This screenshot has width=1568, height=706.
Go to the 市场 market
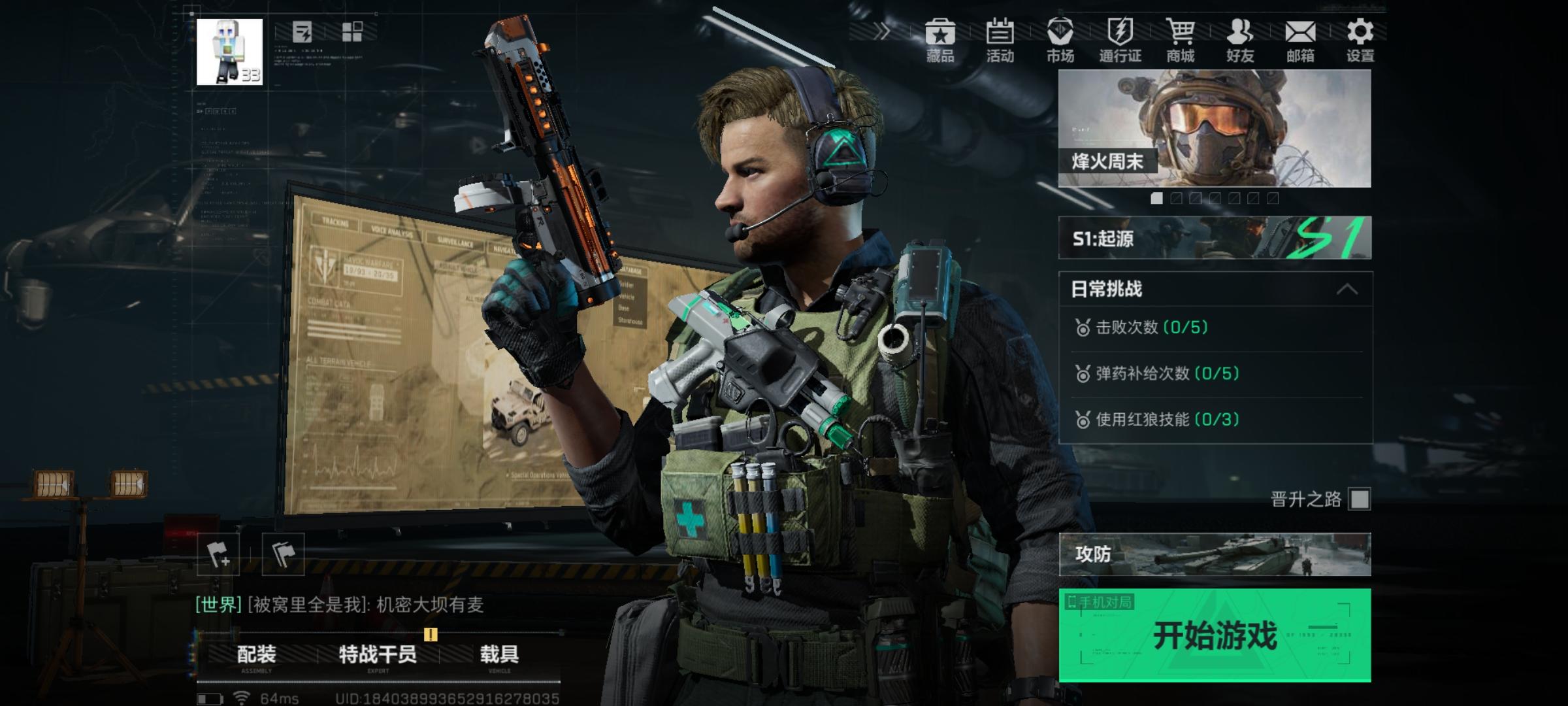[1060, 41]
